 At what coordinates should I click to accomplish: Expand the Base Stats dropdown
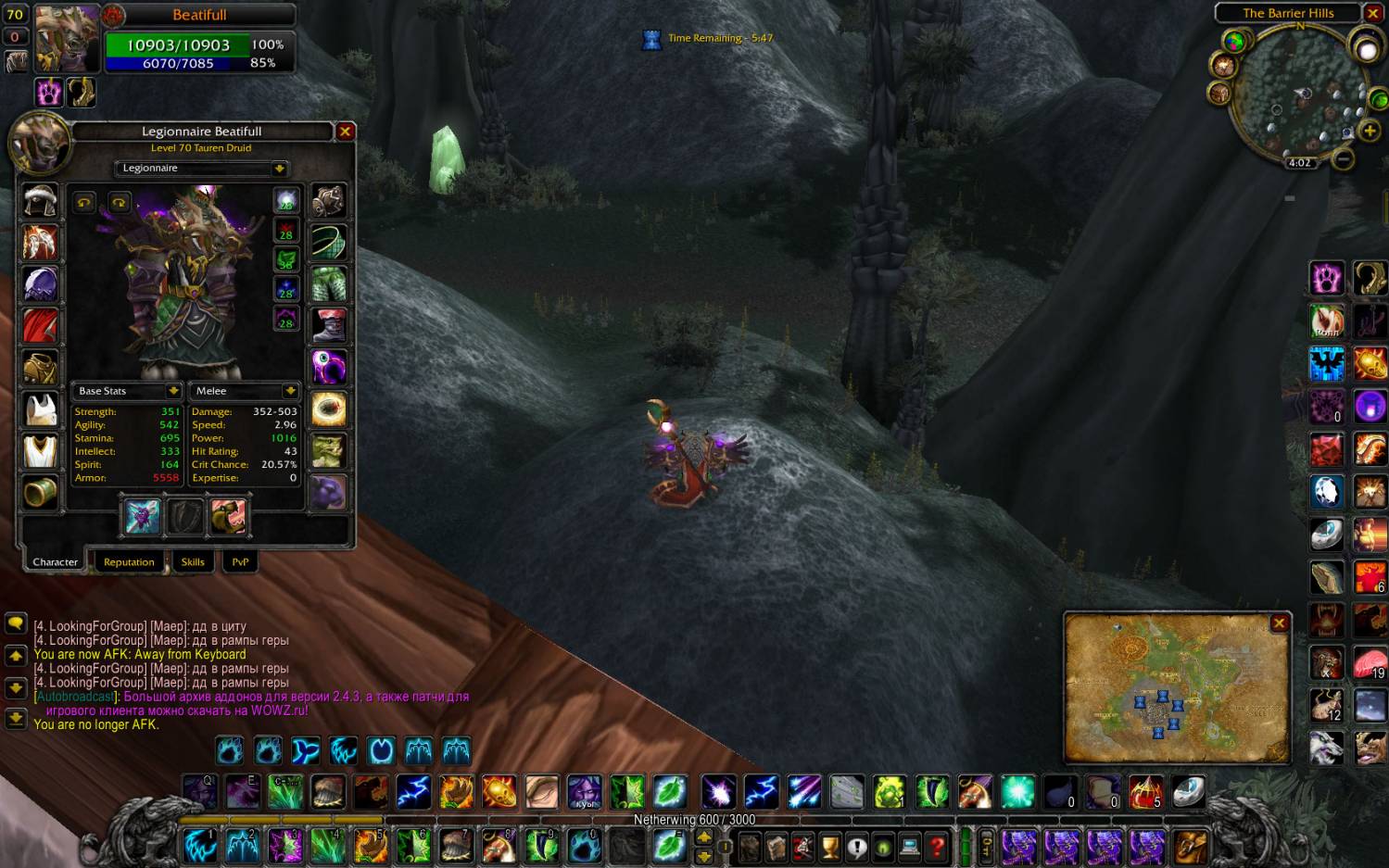(173, 391)
